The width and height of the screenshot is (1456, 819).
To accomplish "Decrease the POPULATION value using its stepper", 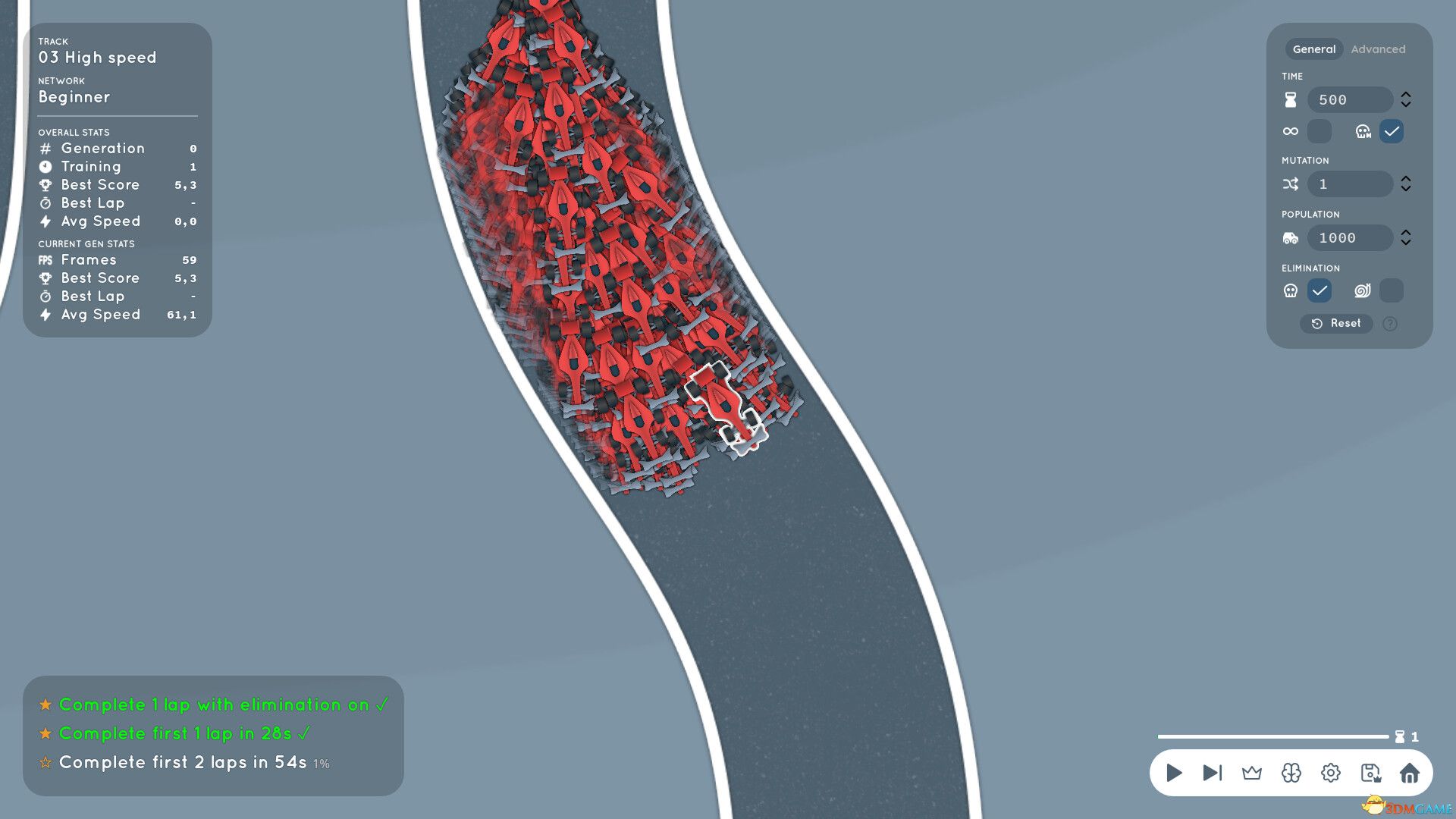I will tap(1407, 243).
